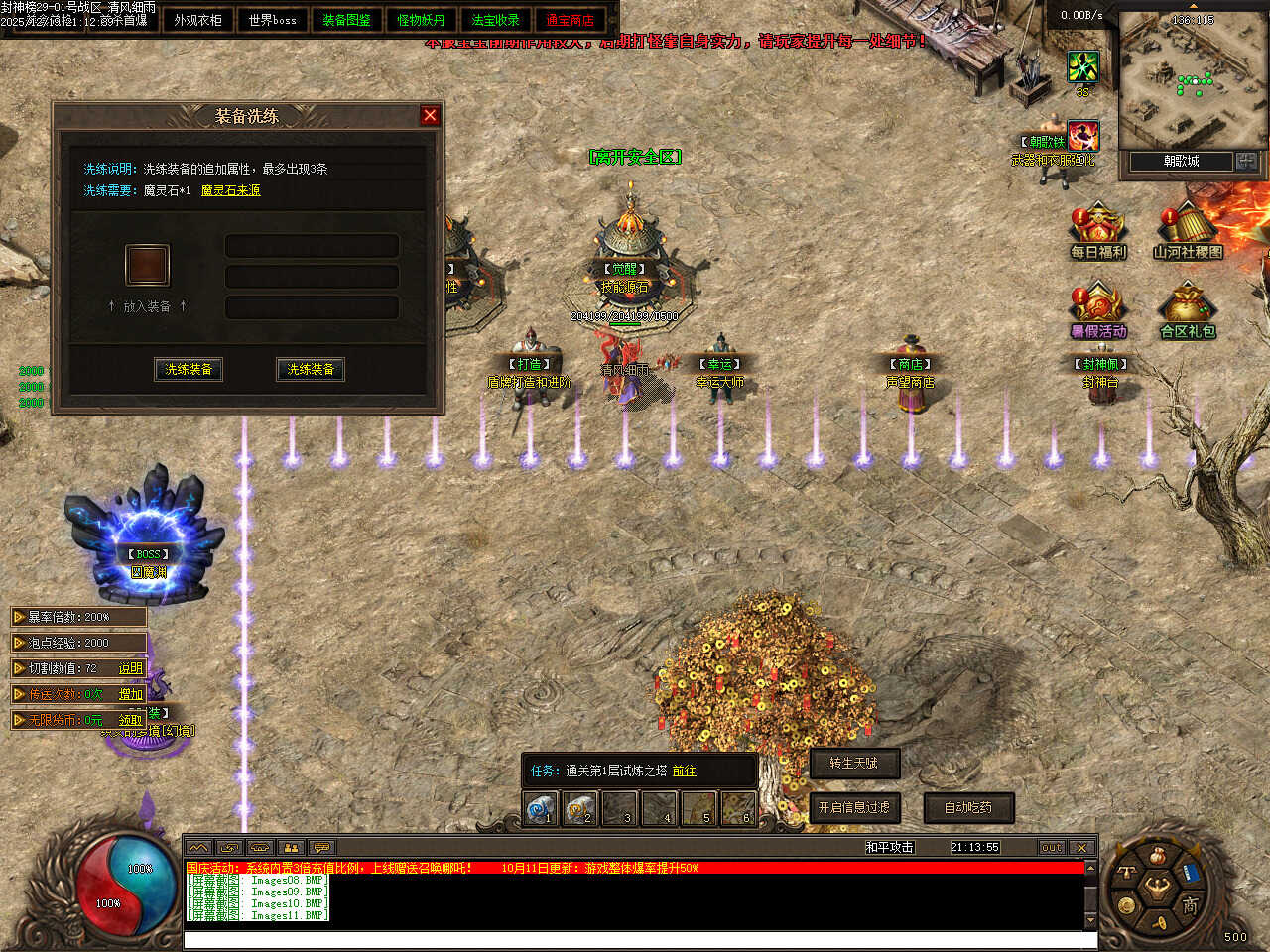Toggle the 开启信息过滤 button
This screenshot has width=1270, height=952.
pos(853,807)
